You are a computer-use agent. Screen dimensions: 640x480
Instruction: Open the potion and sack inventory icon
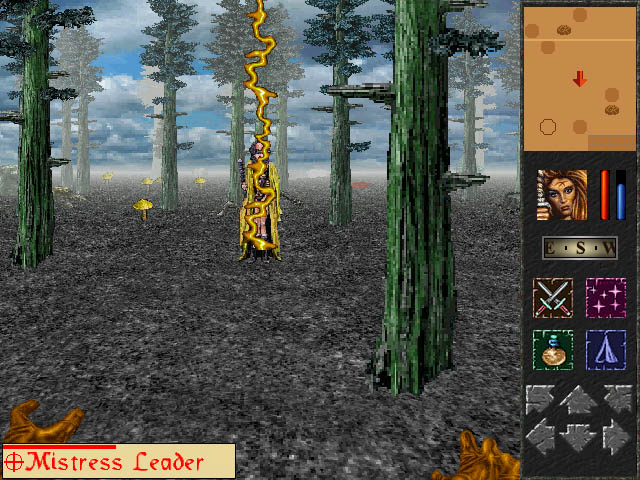click(552, 350)
